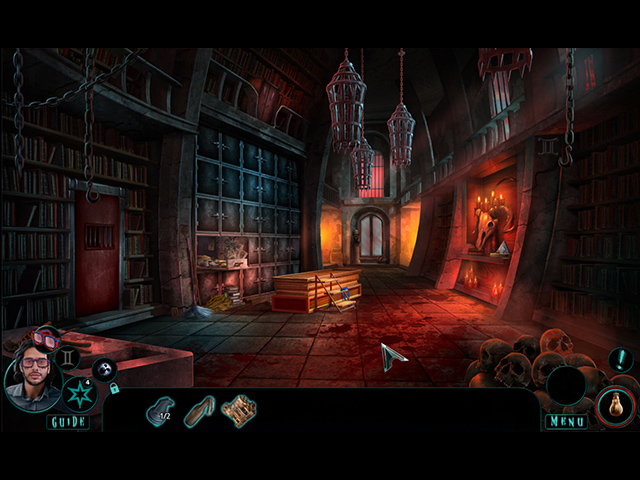Image resolution: width=640 pixels, height=480 pixels.
Task: Open the empty round map circle
Action: point(566,386)
